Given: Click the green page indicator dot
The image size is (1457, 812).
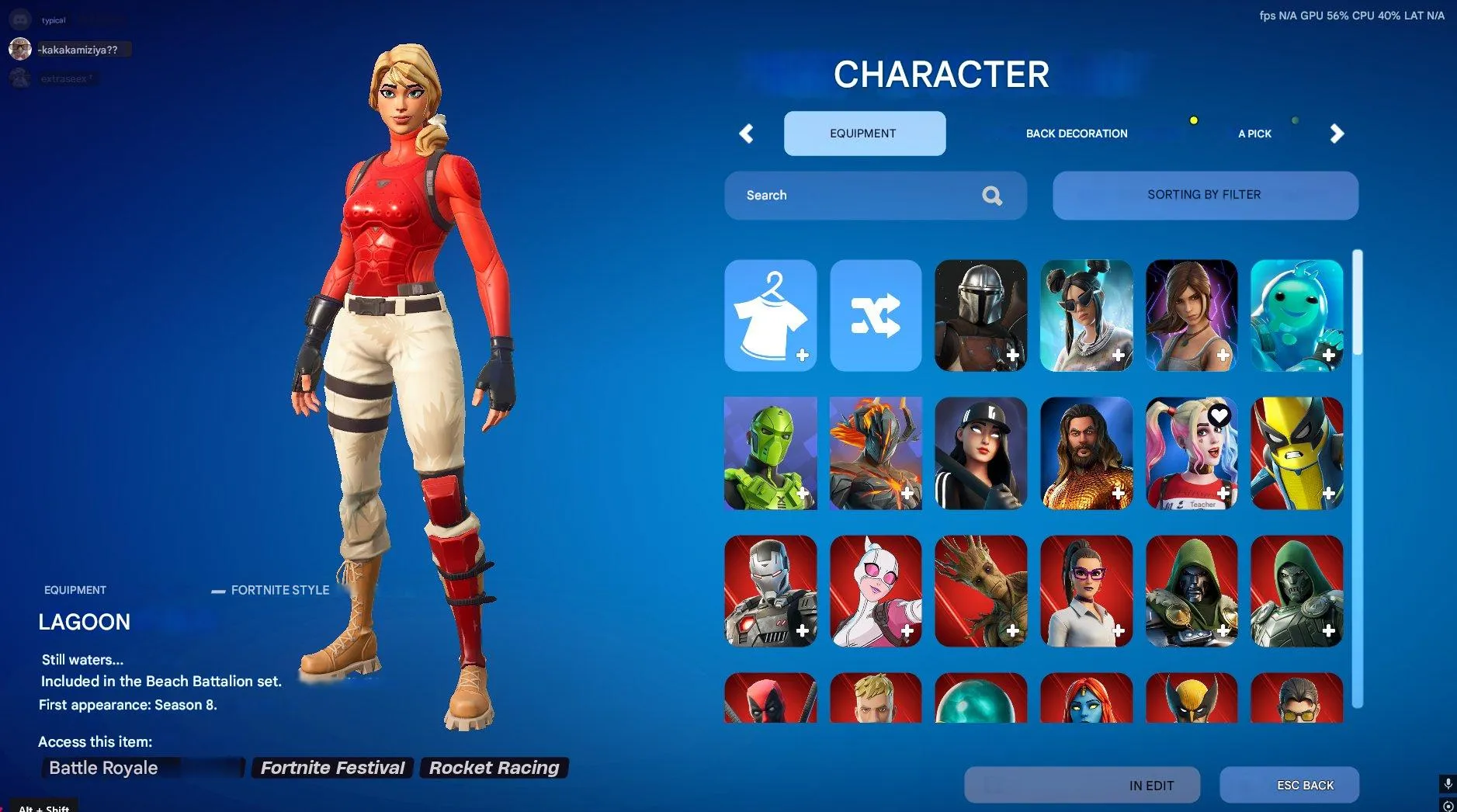Looking at the screenshot, I should coord(1295,120).
